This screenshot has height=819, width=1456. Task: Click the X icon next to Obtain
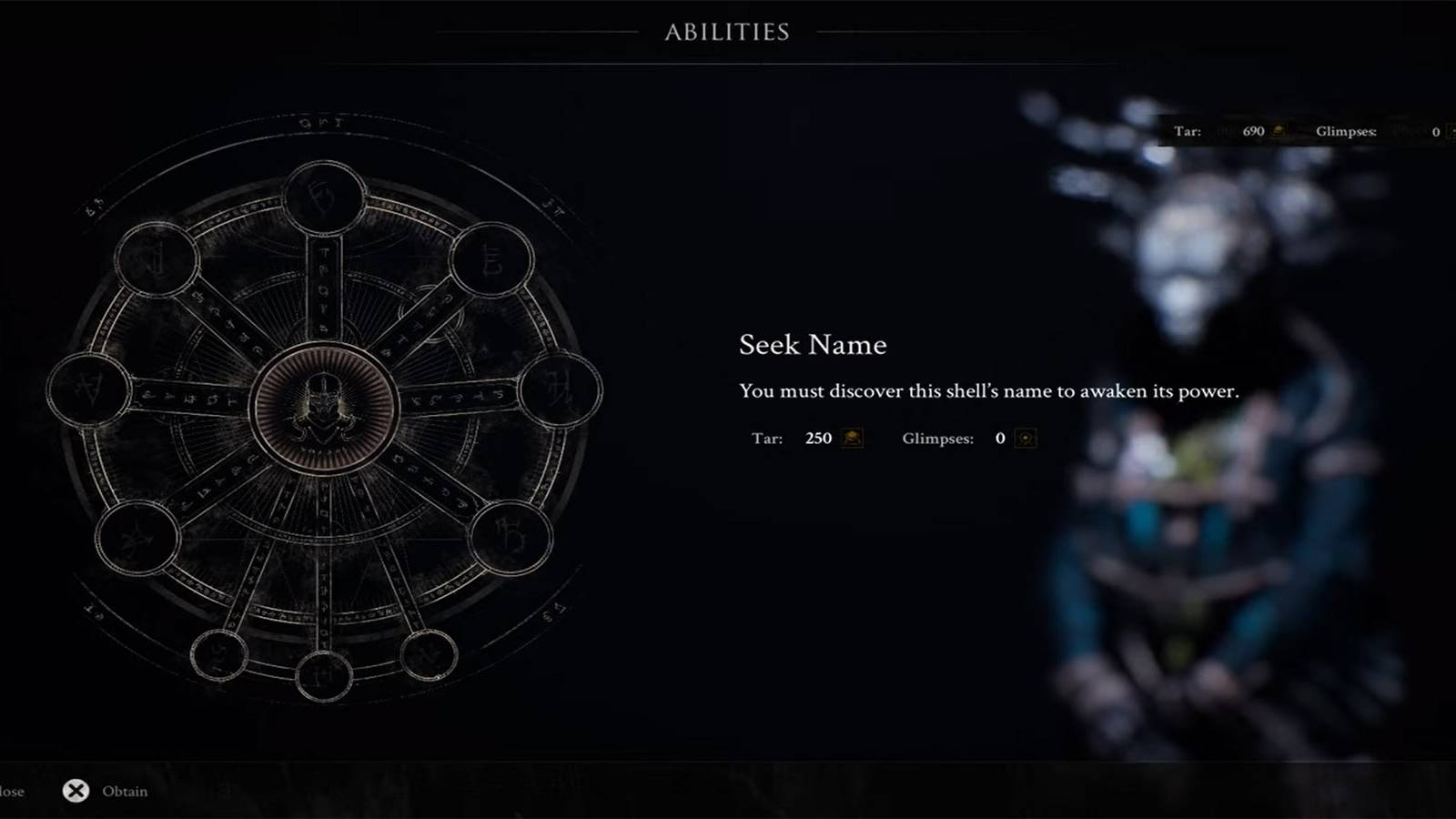point(77,791)
